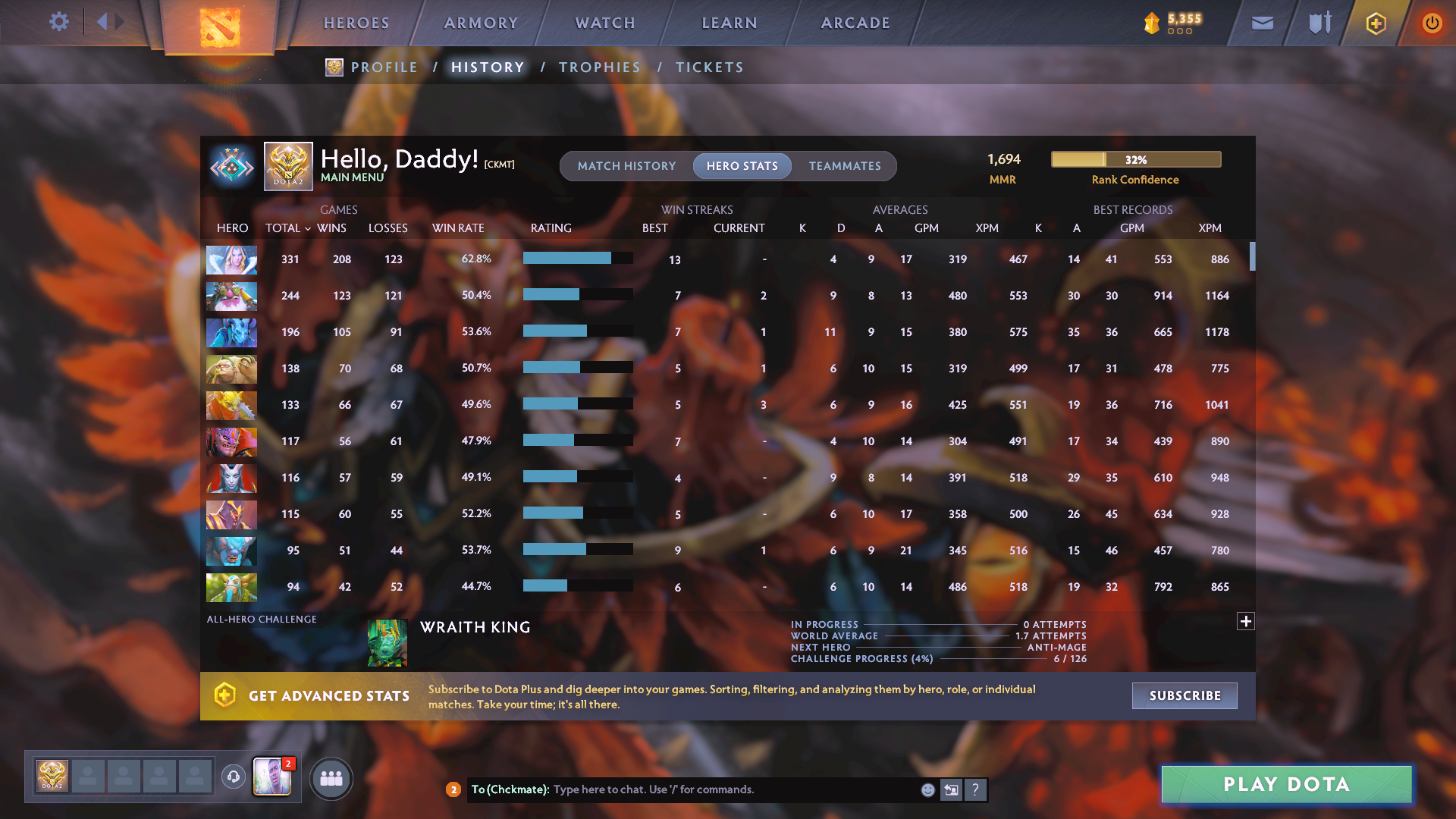
Task: Click the golden Dota Plus hexagon icon
Action: point(1375,23)
